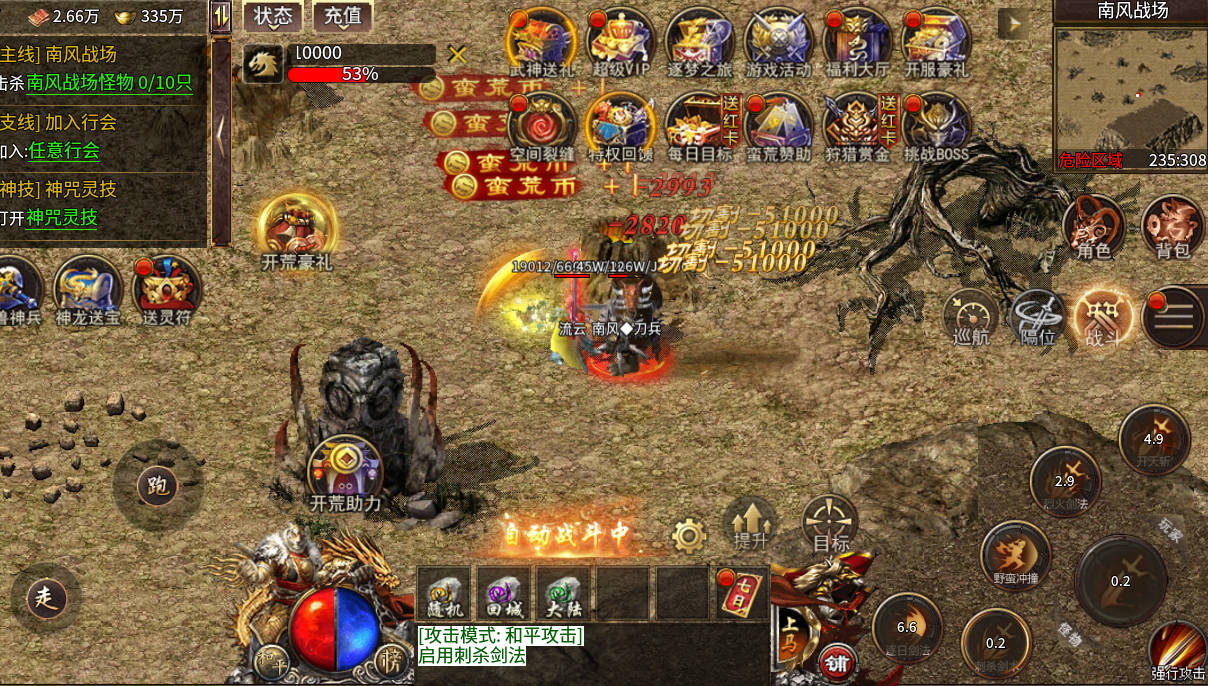Open the 状态 status tab
The width and height of the screenshot is (1208, 686).
(272, 16)
